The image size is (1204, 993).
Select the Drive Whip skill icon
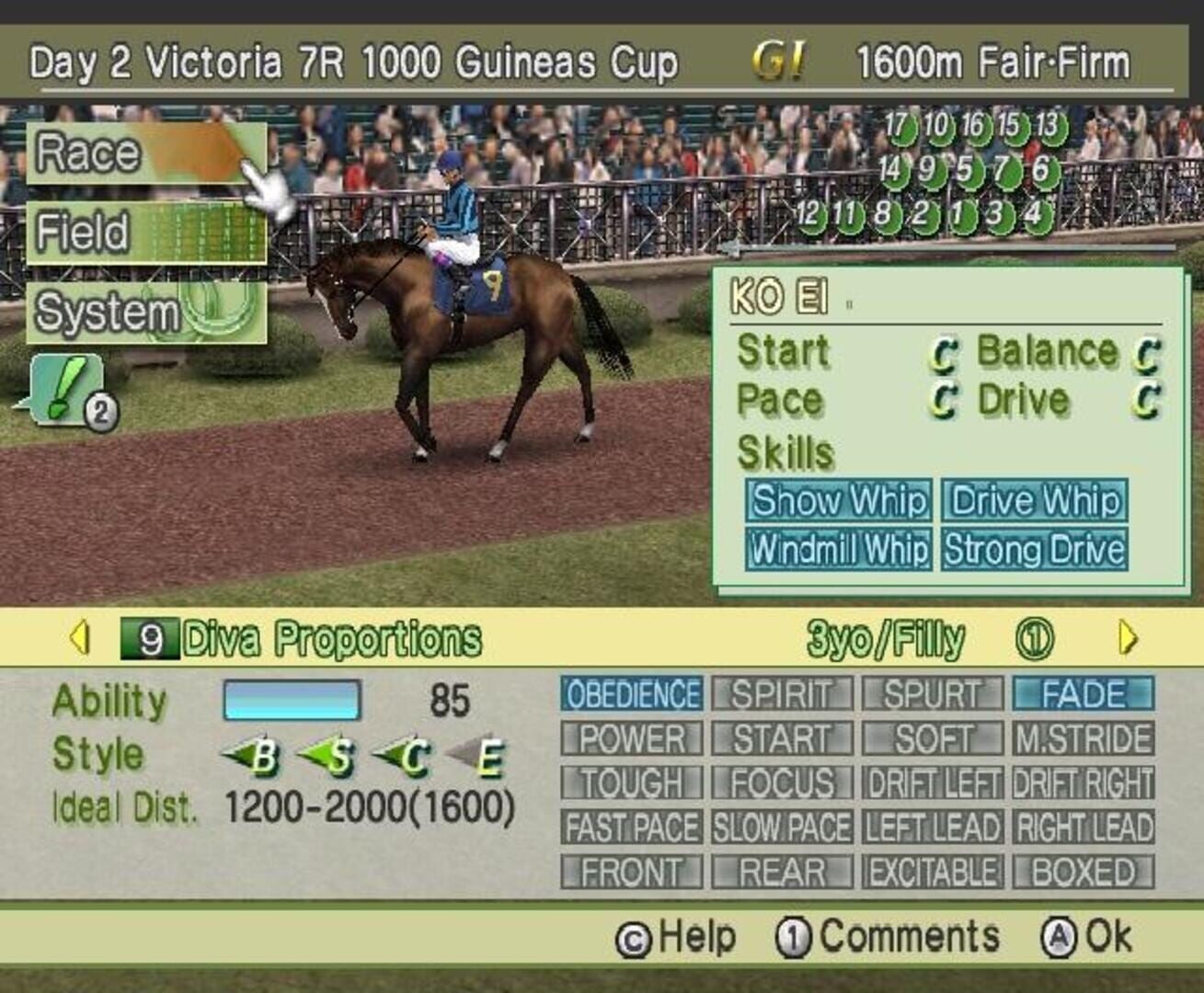pyautogui.click(x=1034, y=501)
